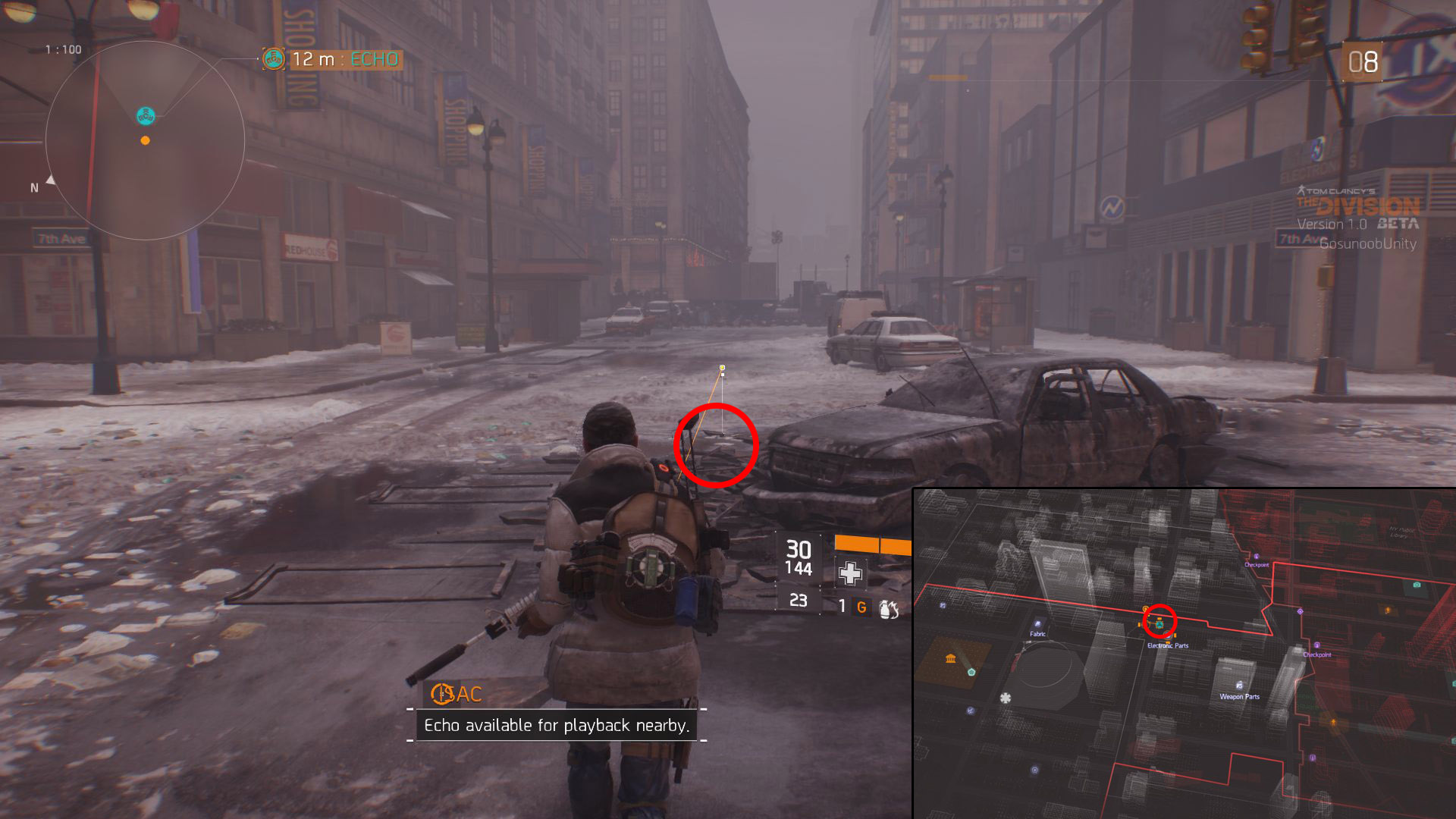
Task: Click the teal camera icon on the map
Action: pos(1417,585)
